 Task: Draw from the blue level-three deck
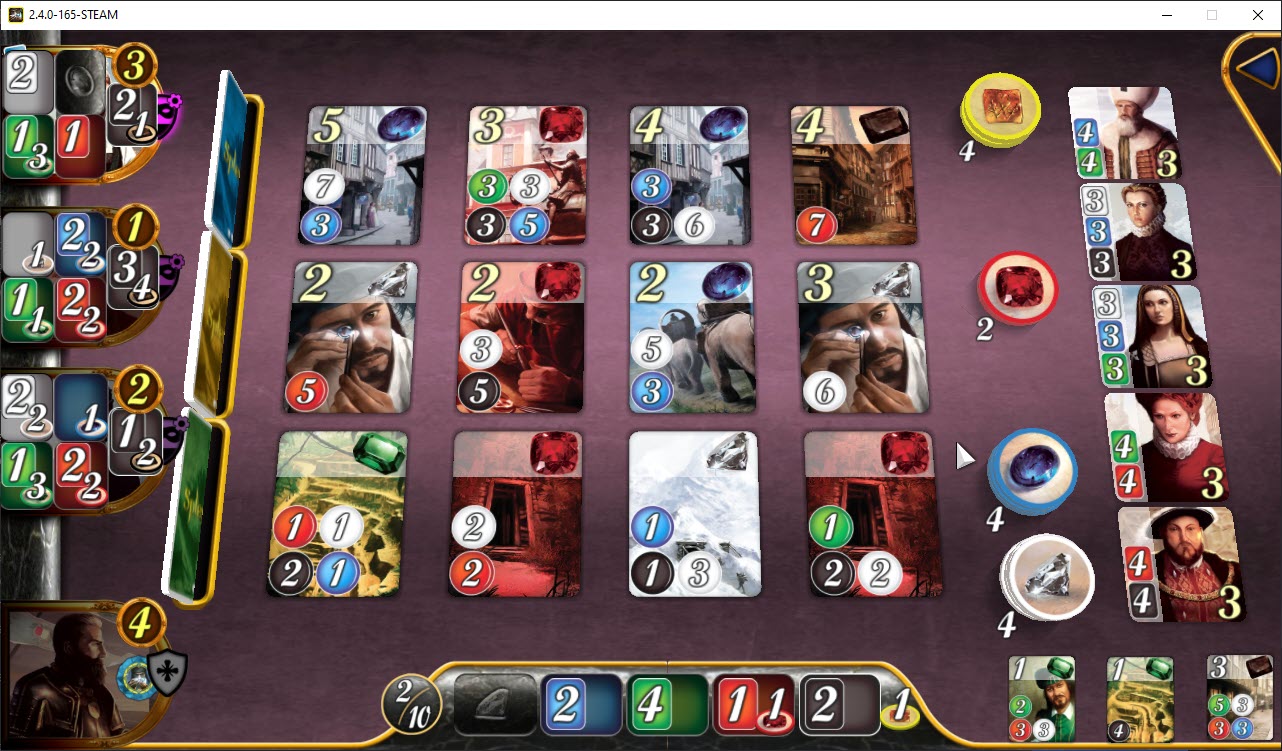point(230,150)
